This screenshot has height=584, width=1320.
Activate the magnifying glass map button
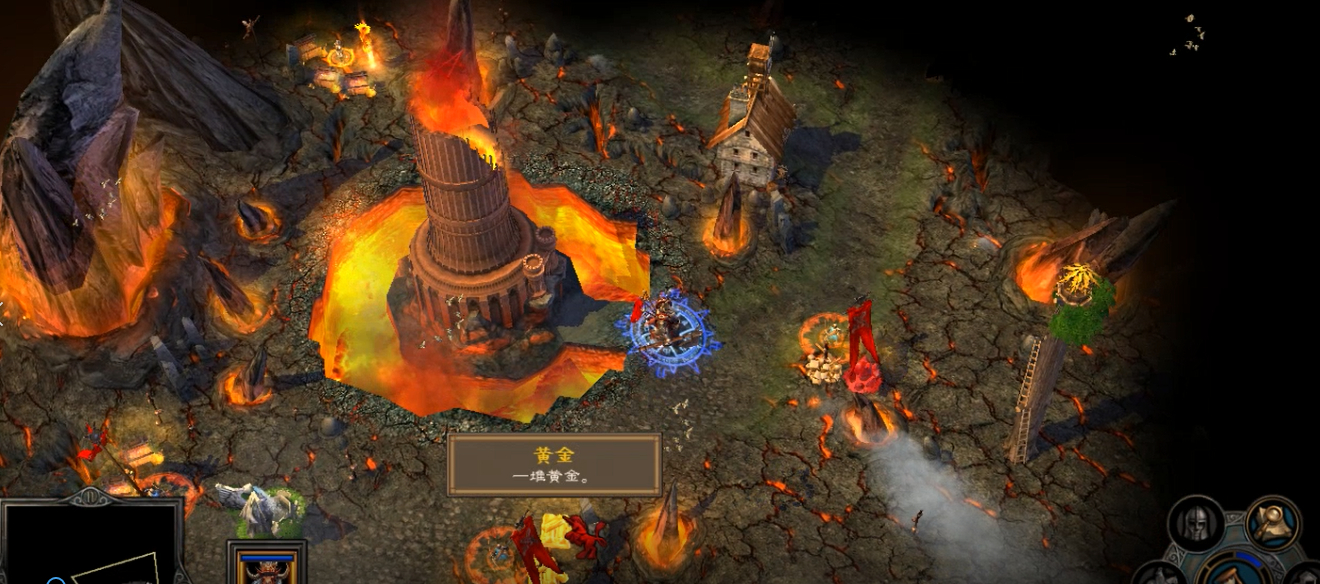[x=1273, y=523]
